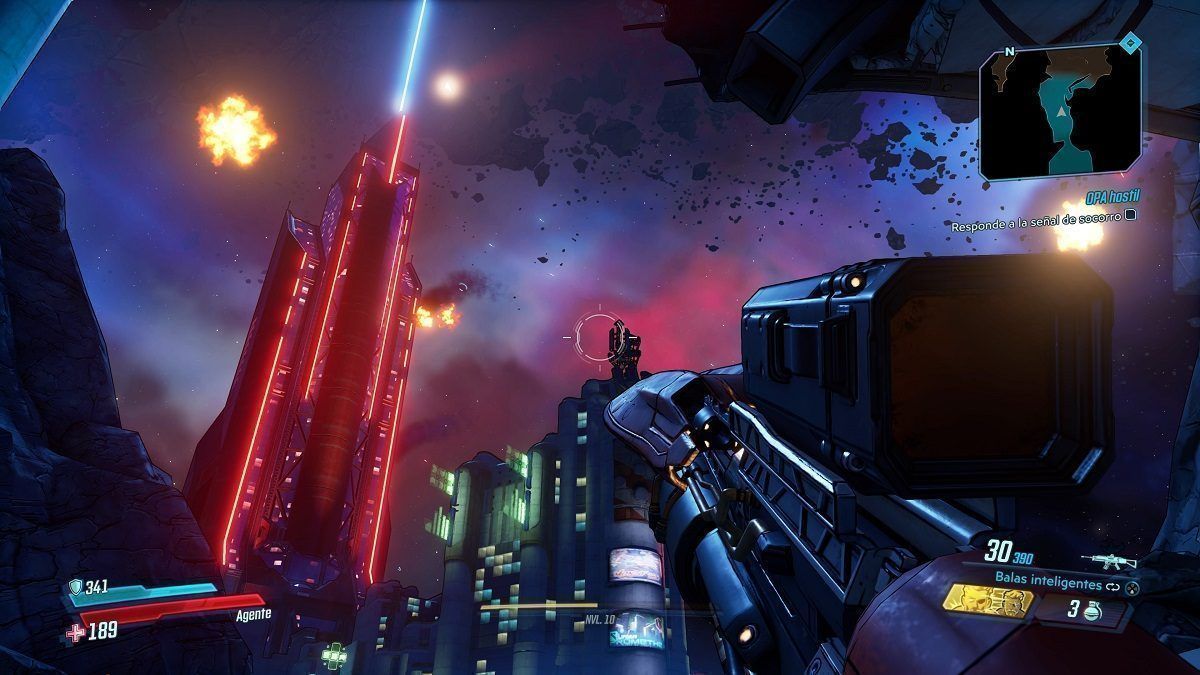
Task: Activate the yellow action skill portrait
Action: pyautogui.click(x=989, y=602)
